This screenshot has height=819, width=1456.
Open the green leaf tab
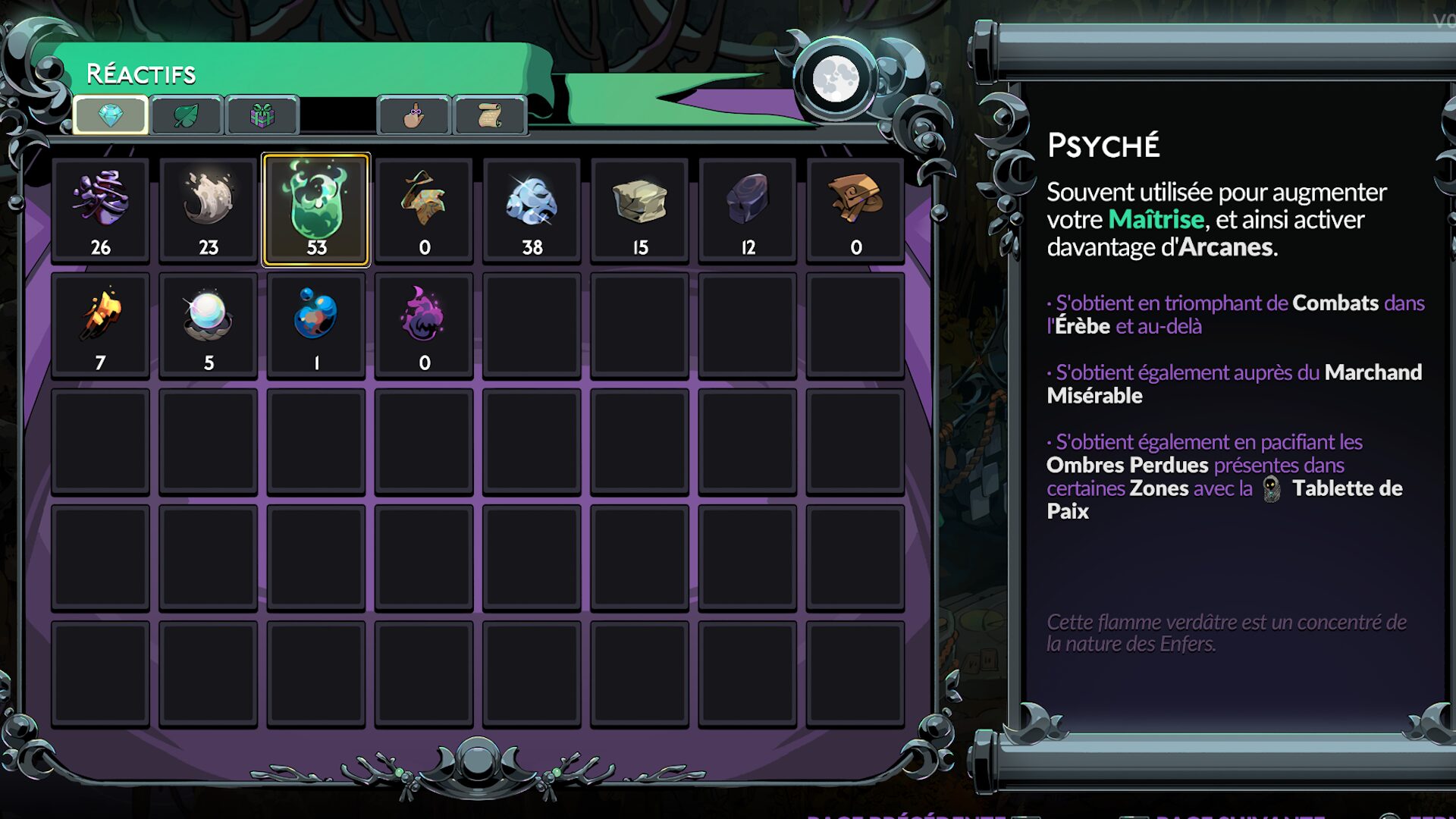click(187, 115)
